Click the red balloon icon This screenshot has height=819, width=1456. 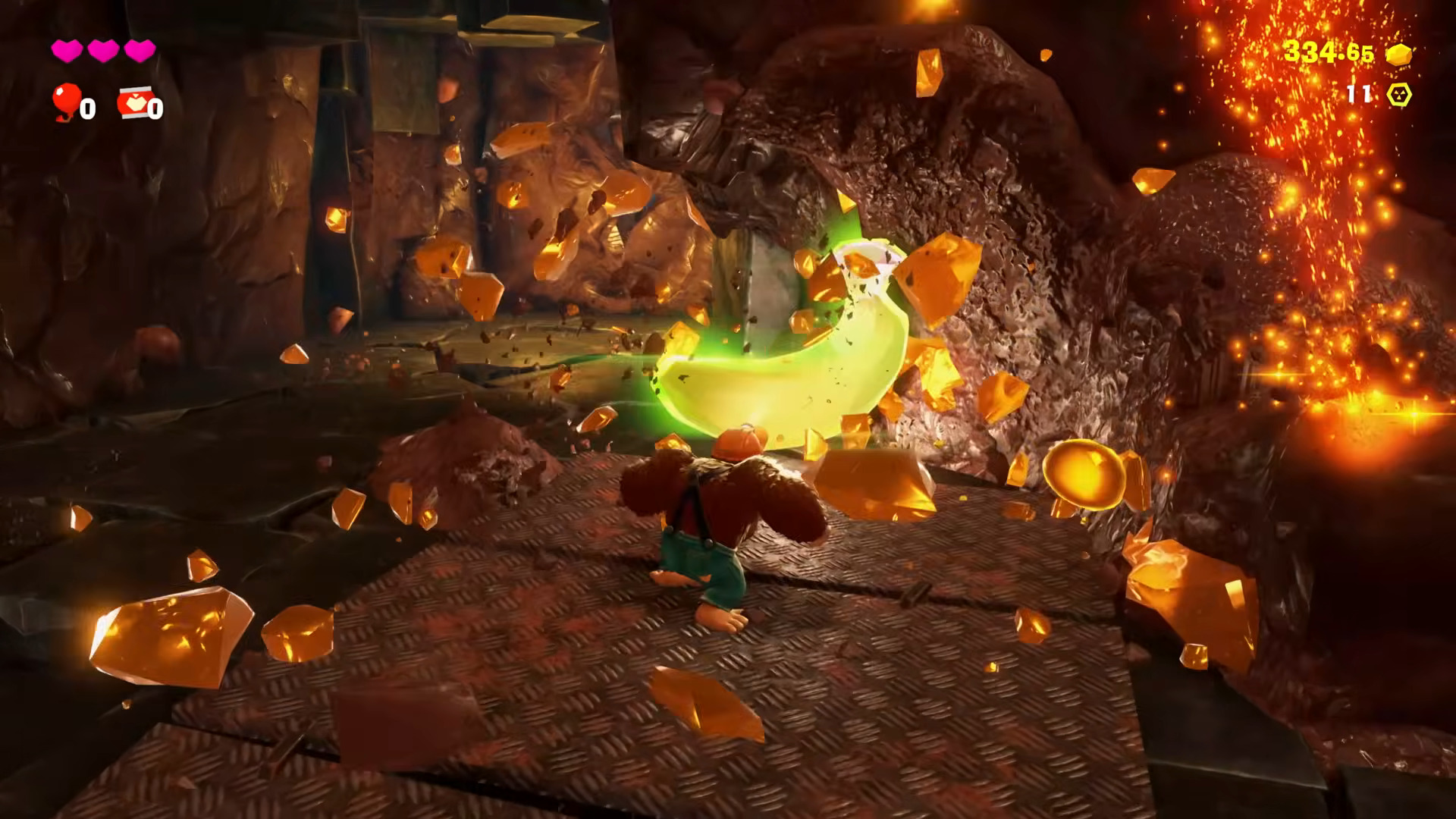(x=66, y=100)
